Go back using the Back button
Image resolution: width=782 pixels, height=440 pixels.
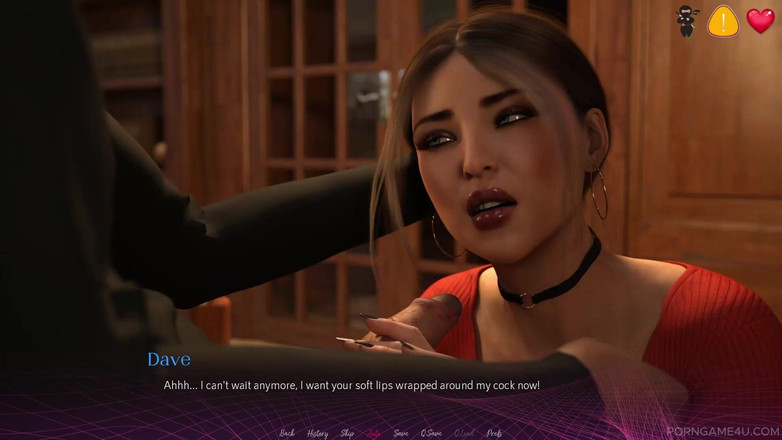tap(287, 433)
